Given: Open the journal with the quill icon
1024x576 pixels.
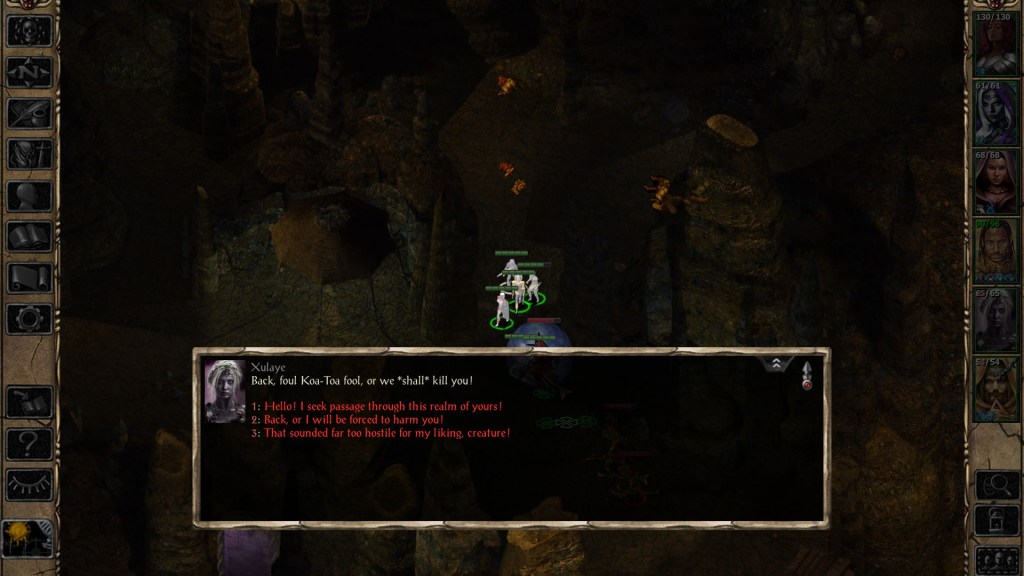Looking at the screenshot, I should pyautogui.click(x=29, y=113).
